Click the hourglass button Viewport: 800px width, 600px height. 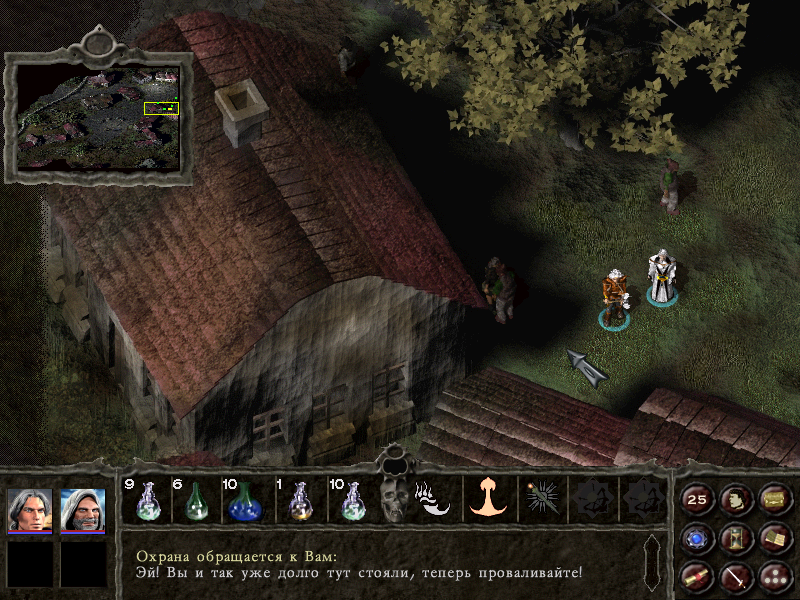[735, 538]
